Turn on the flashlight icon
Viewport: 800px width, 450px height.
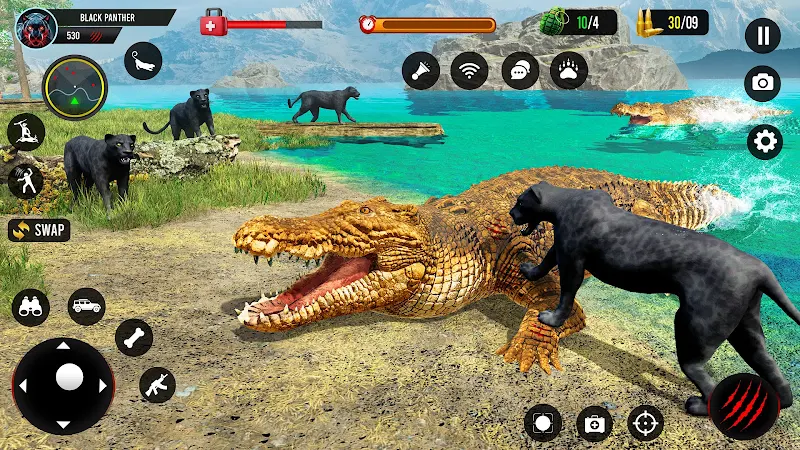click(x=421, y=71)
